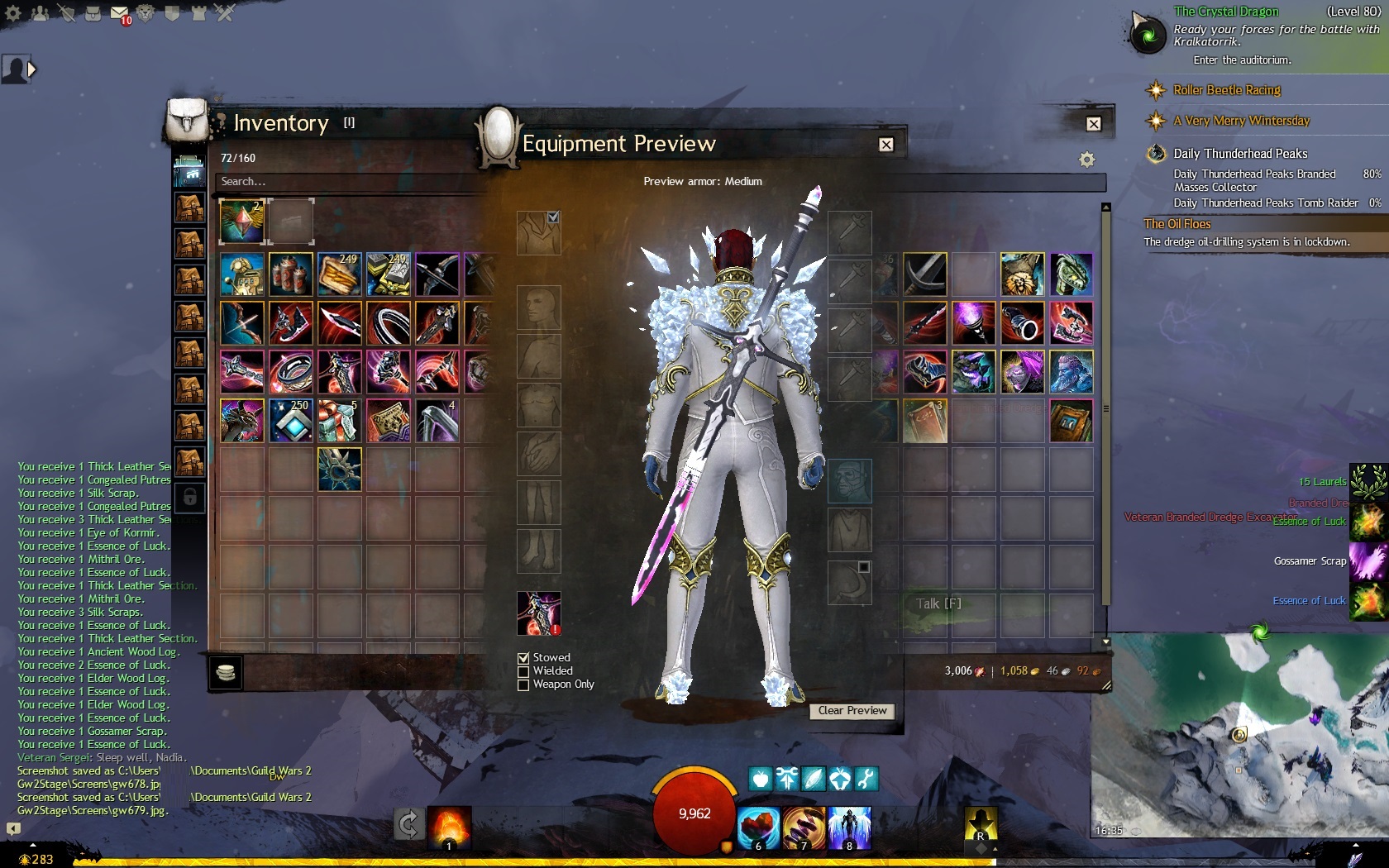Open the compact inventory deposit button
Image resolution: width=1389 pixels, height=868 pixels.
point(226,673)
